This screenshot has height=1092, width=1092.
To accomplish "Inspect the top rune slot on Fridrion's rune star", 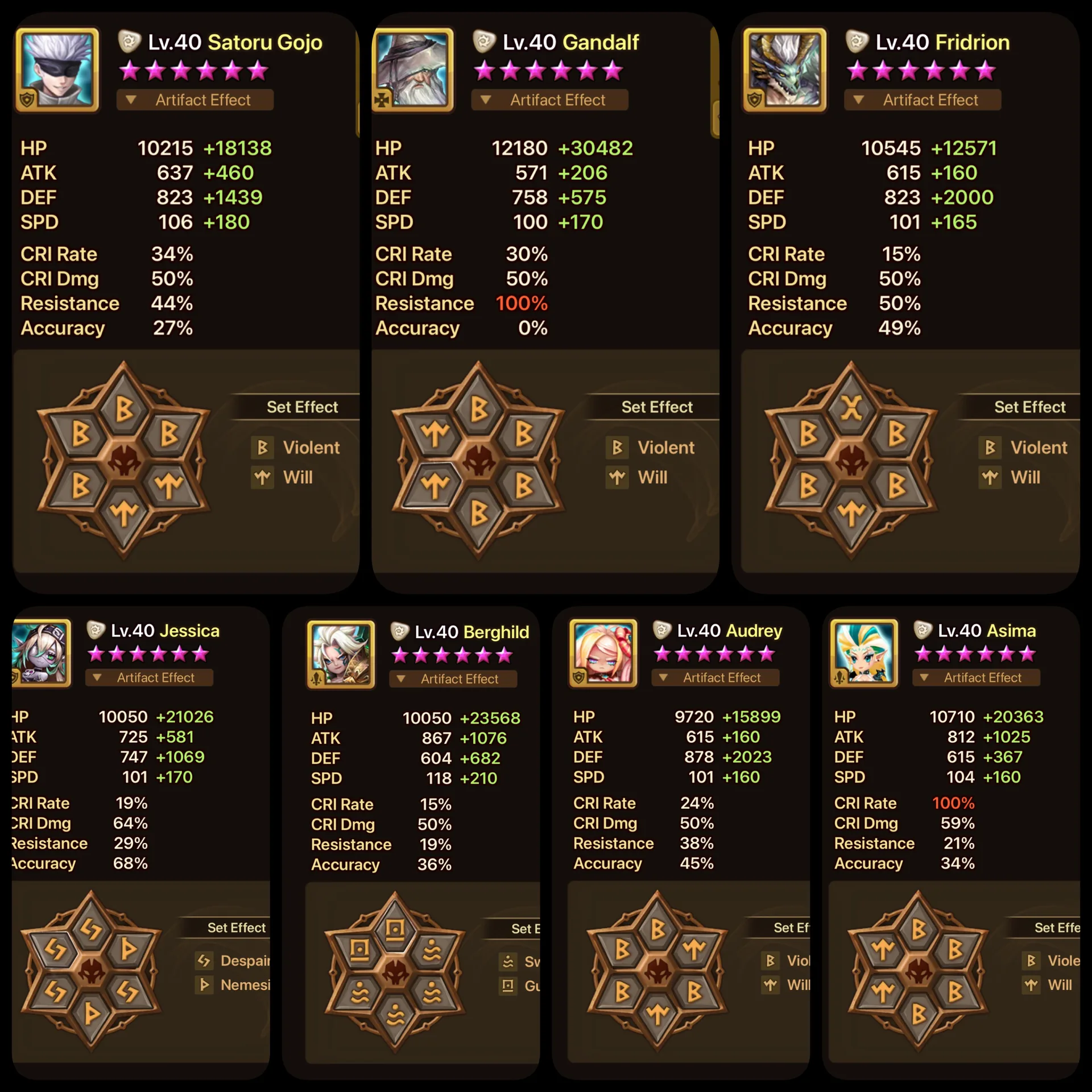I will 851,407.
